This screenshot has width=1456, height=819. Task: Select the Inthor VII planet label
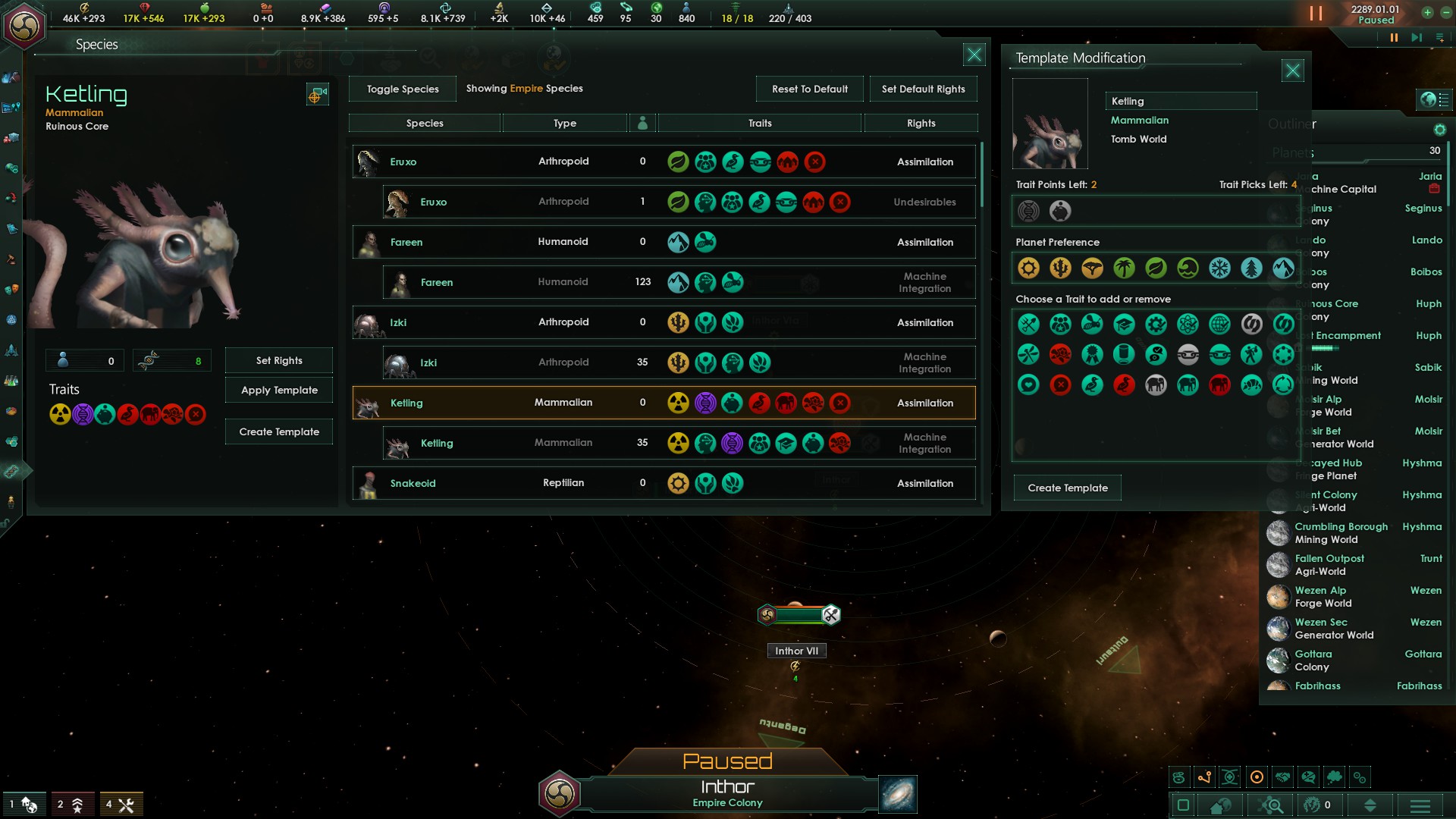pos(796,651)
